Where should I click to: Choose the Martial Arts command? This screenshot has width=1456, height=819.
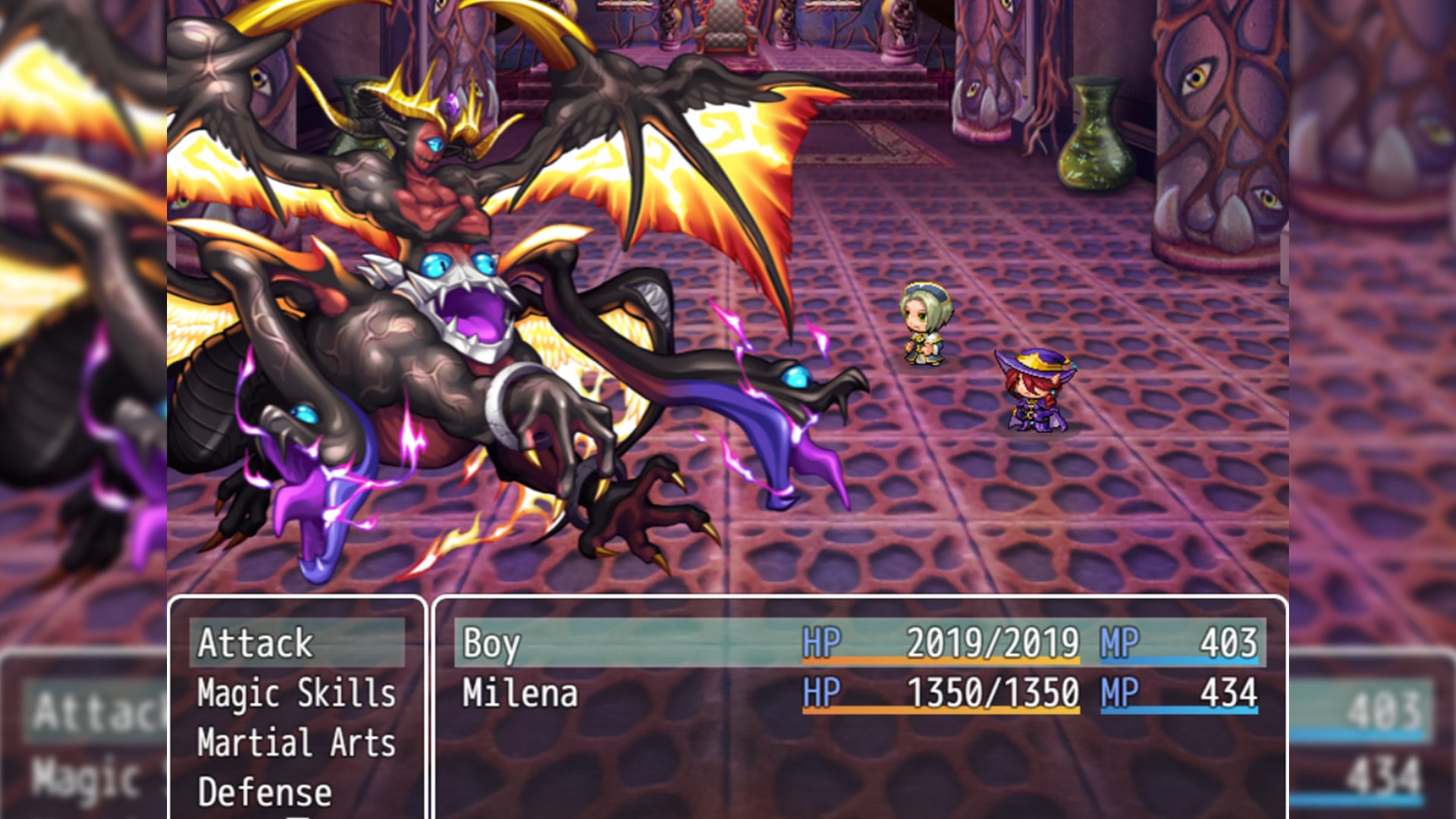[297, 743]
